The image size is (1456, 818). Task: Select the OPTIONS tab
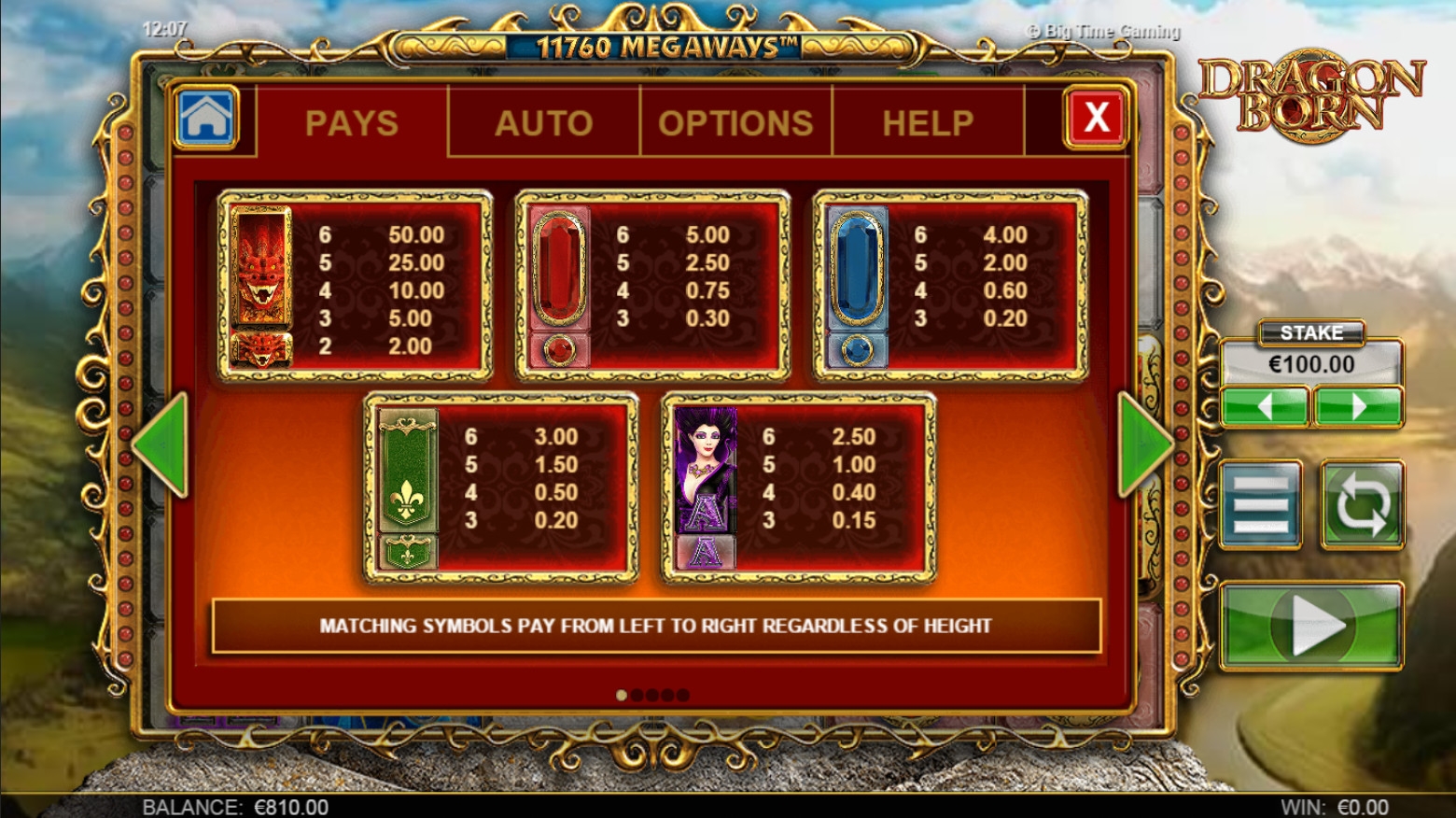[735, 122]
